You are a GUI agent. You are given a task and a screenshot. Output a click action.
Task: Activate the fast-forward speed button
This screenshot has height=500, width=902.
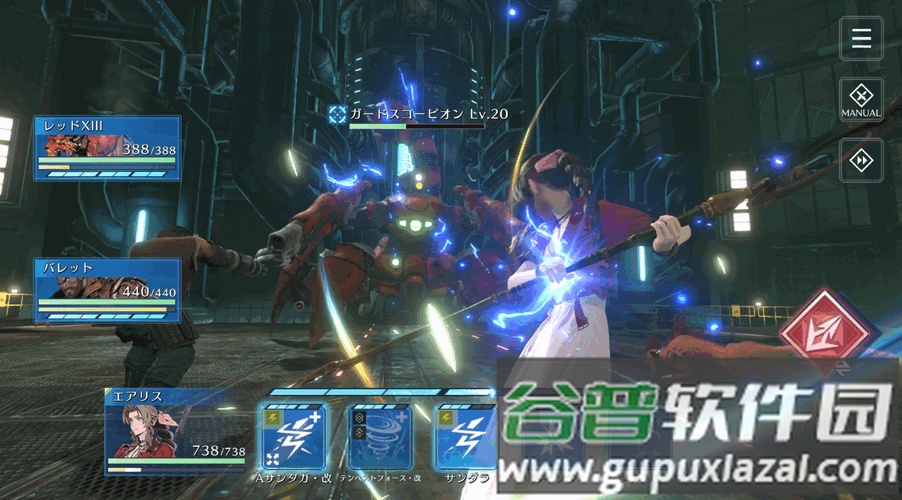(861, 160)
